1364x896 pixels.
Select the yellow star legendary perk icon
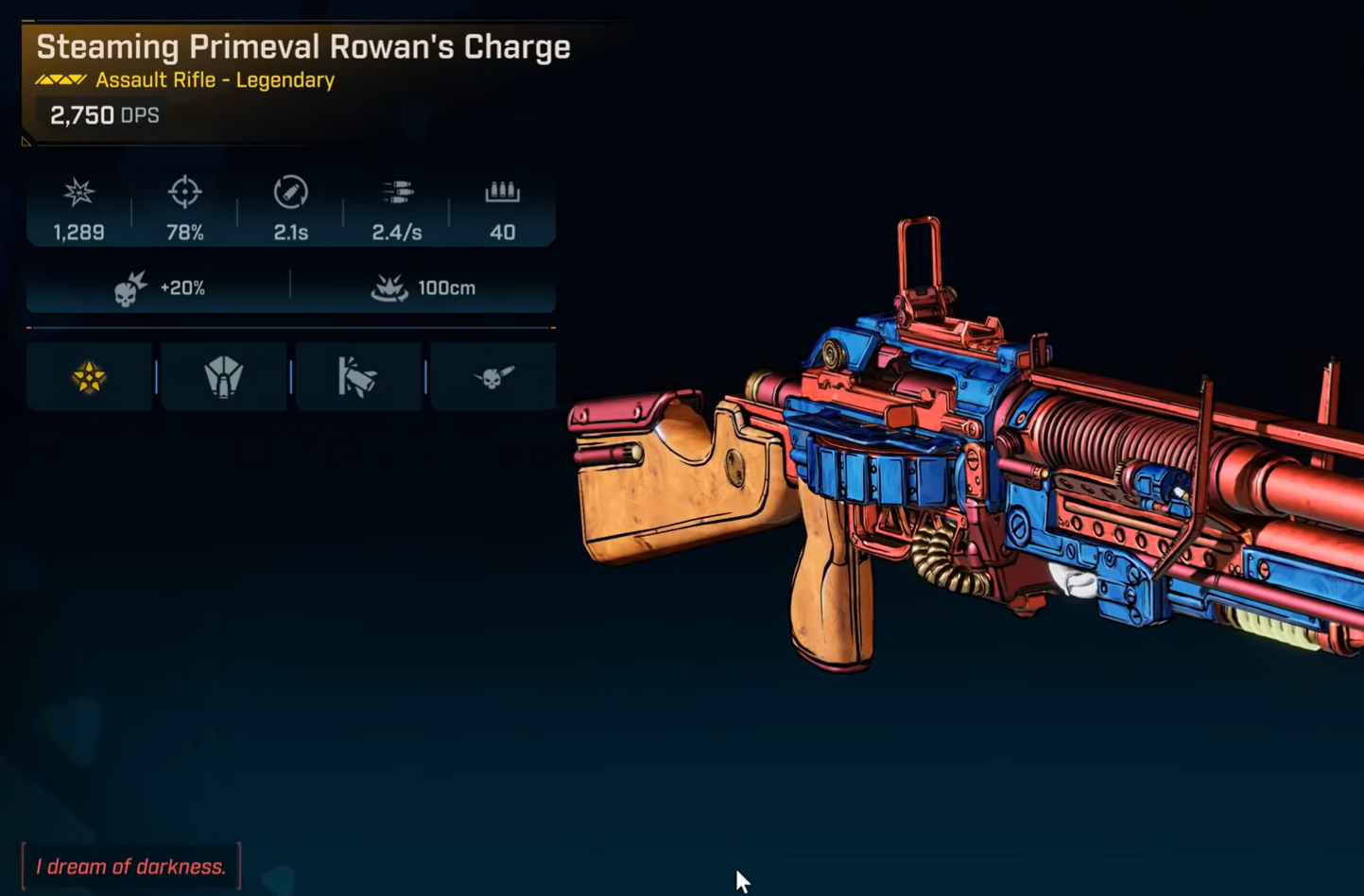89,378
